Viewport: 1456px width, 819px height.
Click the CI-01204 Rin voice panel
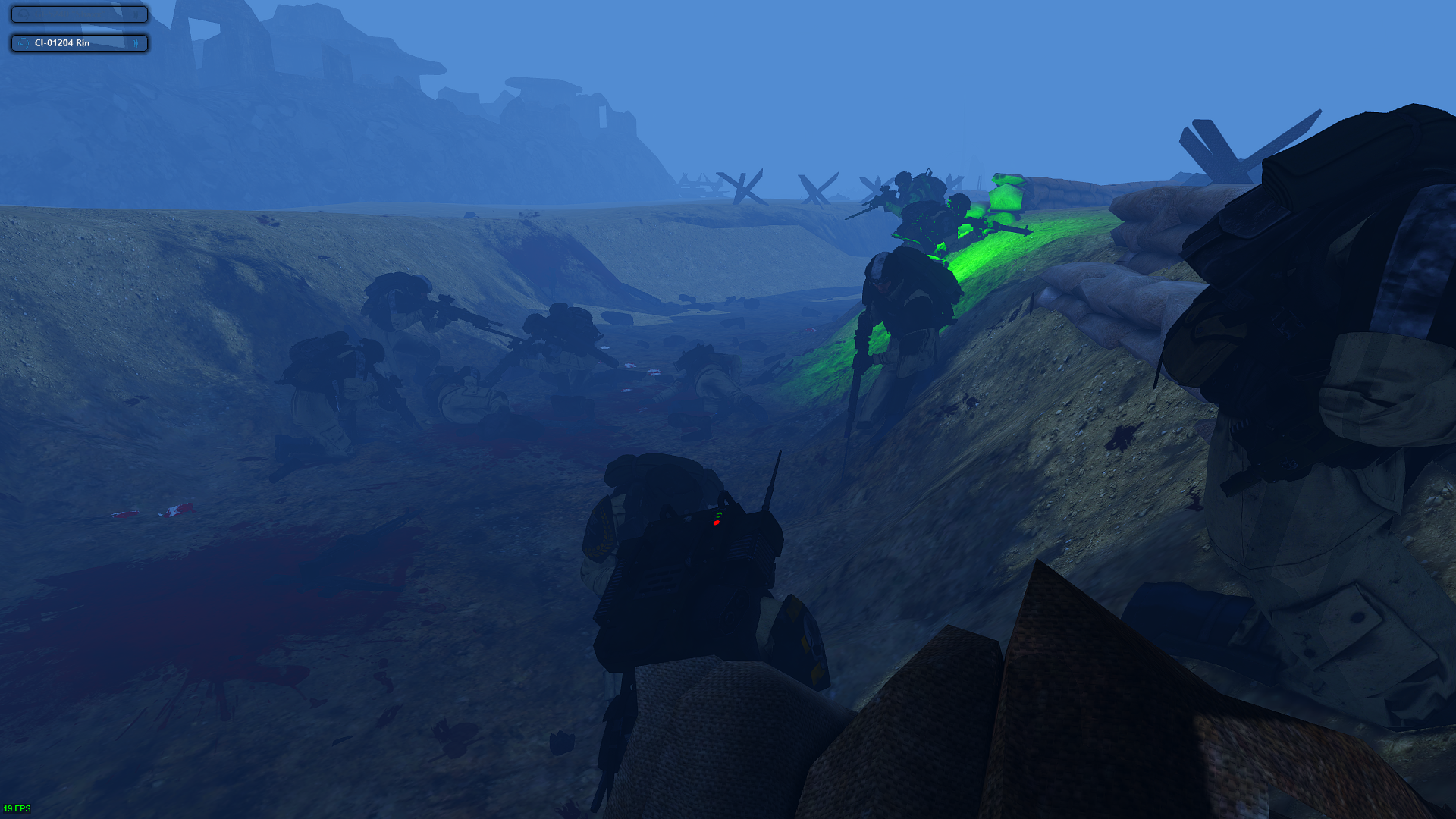pyautogui.click(x=78, y=43)
